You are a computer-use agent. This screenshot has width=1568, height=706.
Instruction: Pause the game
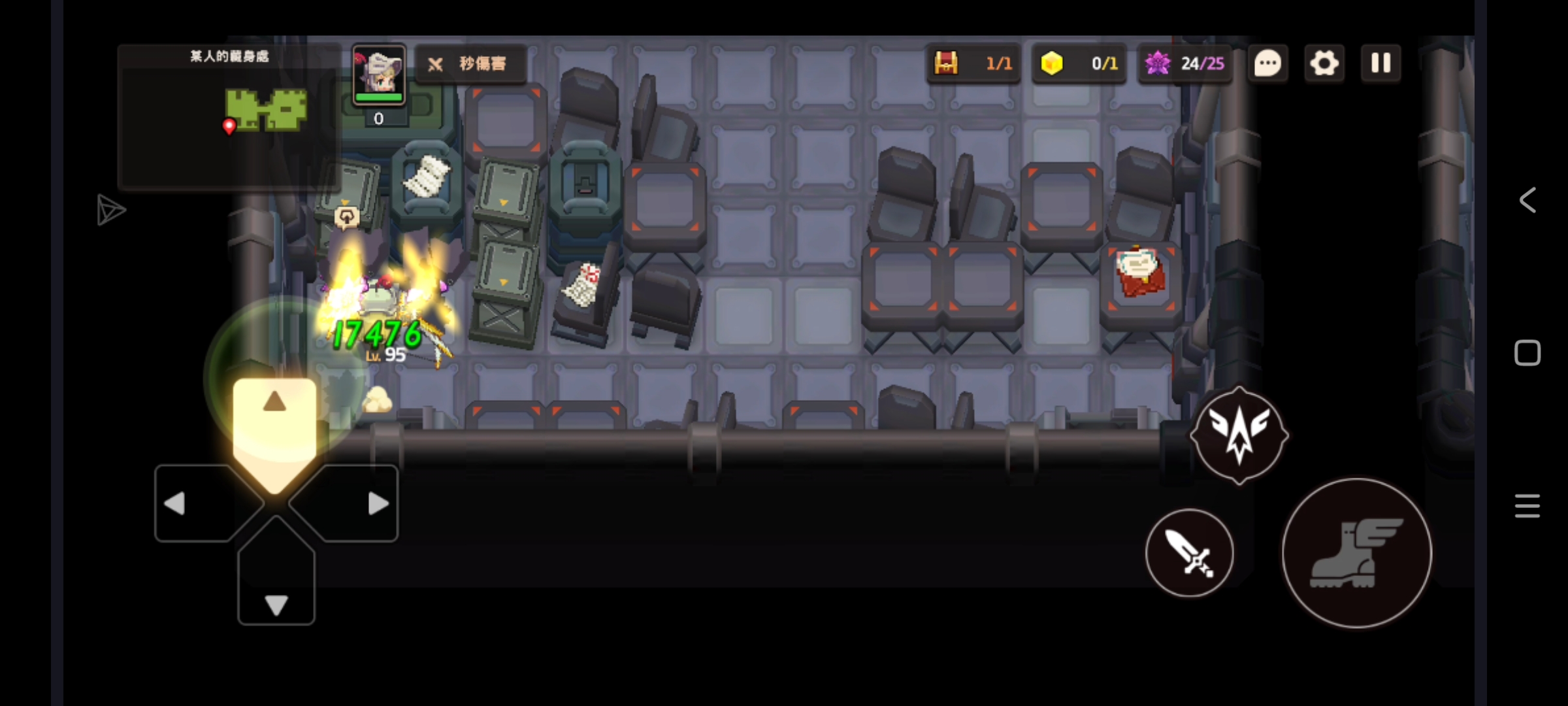tap(1380, 63)
